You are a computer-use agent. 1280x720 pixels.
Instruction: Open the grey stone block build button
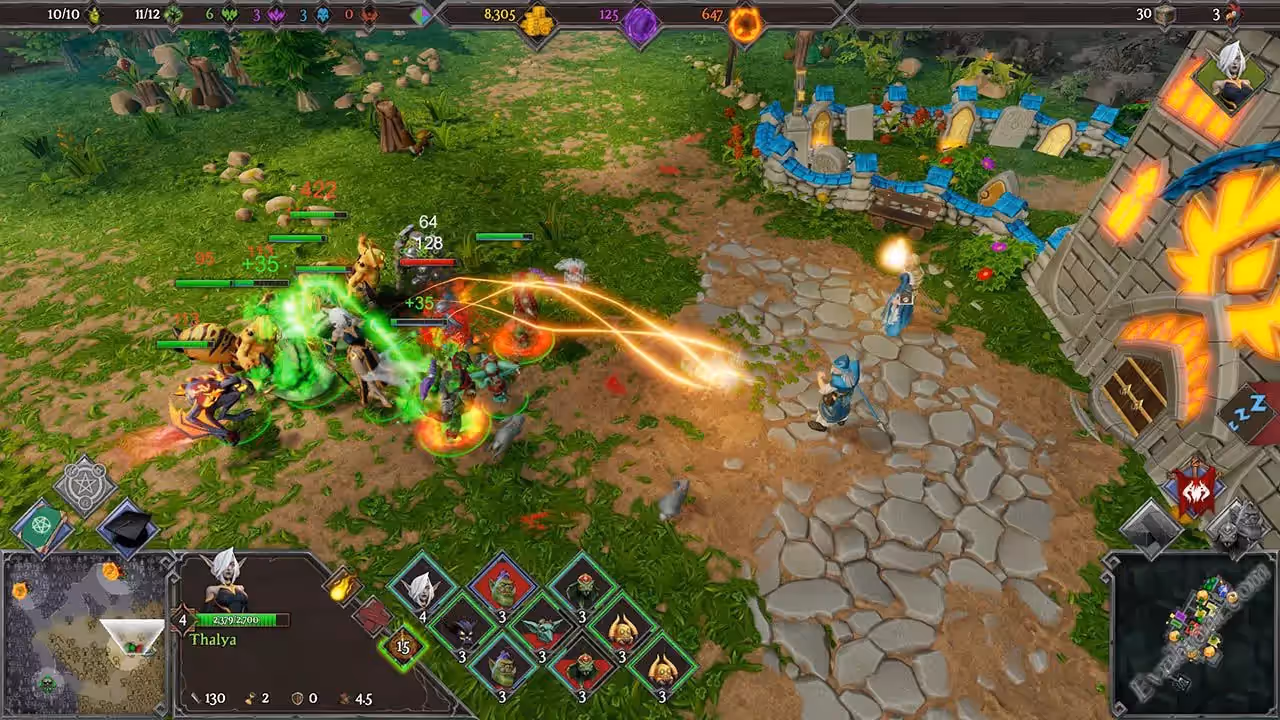tap(1151, 523)
